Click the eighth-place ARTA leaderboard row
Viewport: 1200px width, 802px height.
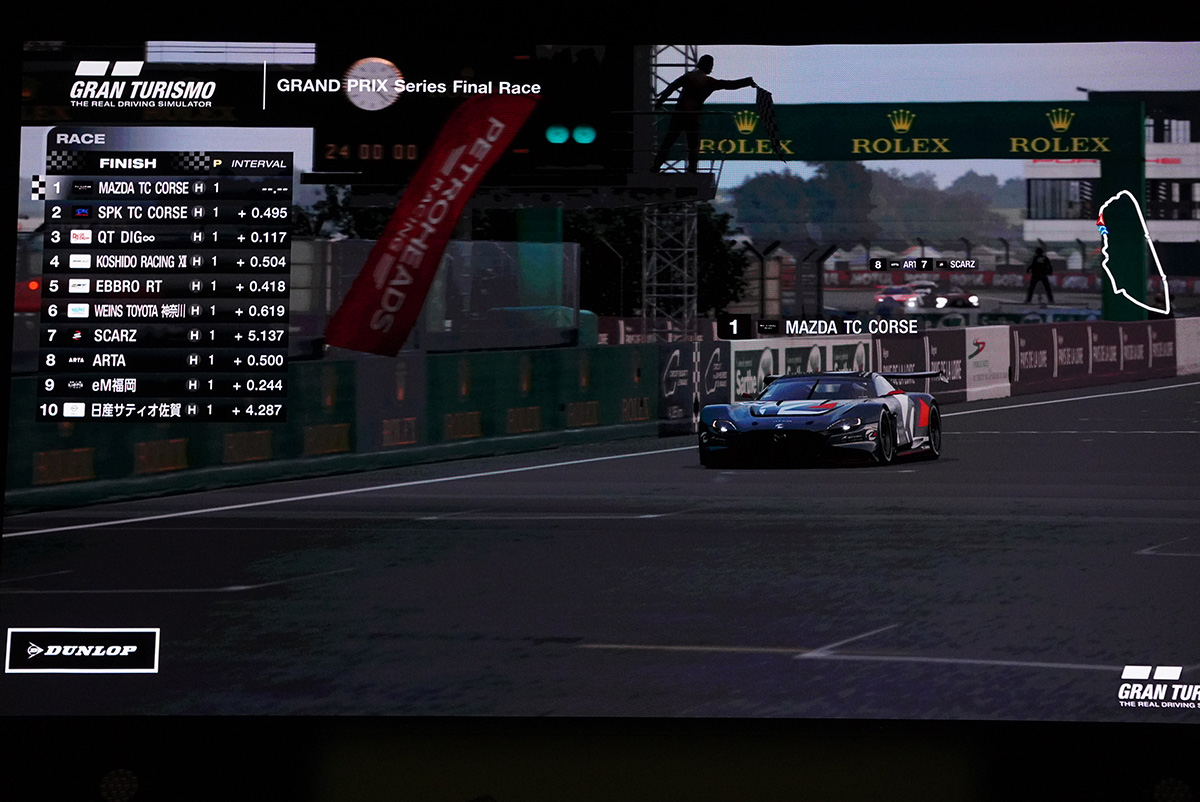[165, 360]
